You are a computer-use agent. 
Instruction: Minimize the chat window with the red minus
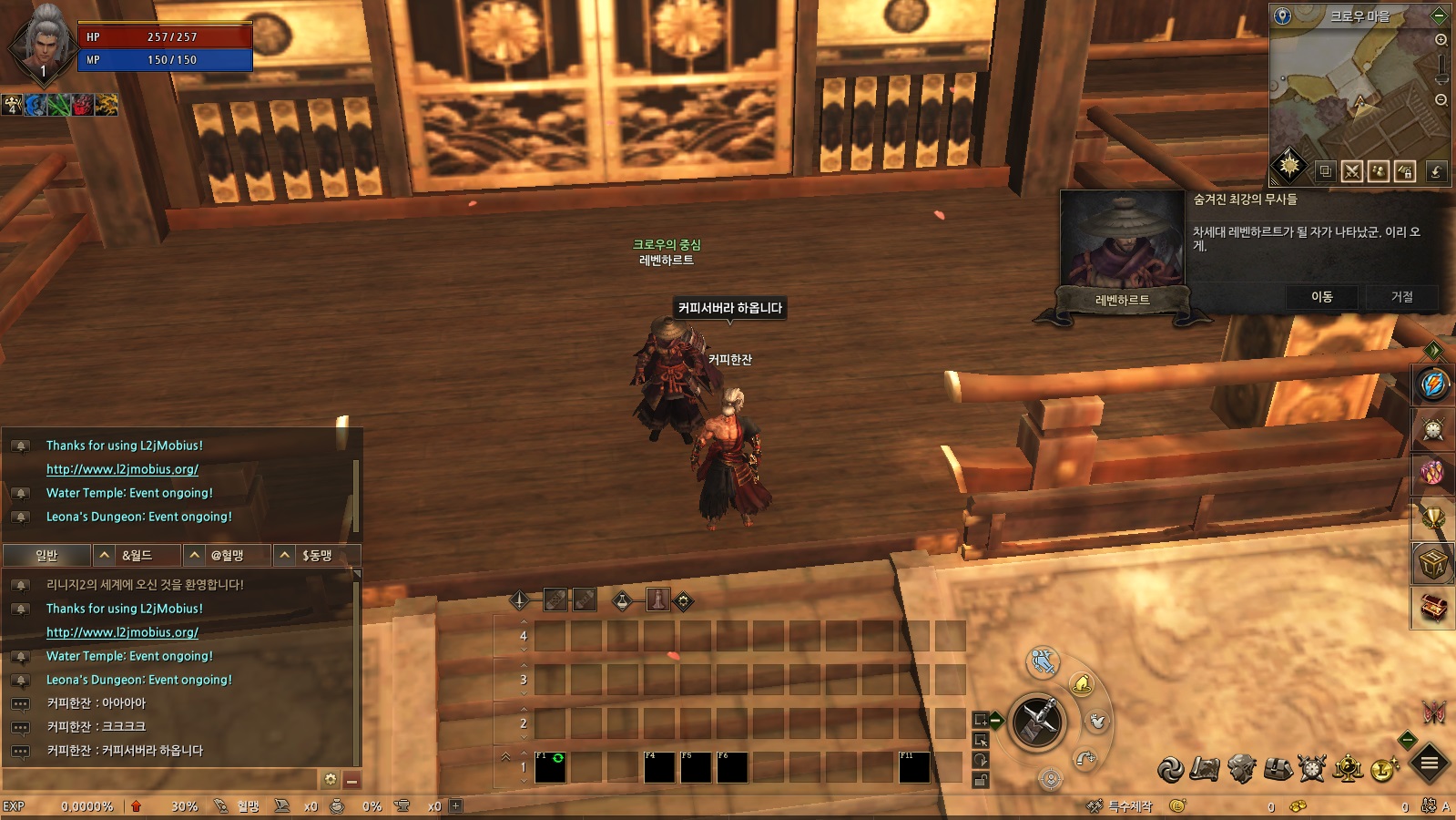pos(351,781)
